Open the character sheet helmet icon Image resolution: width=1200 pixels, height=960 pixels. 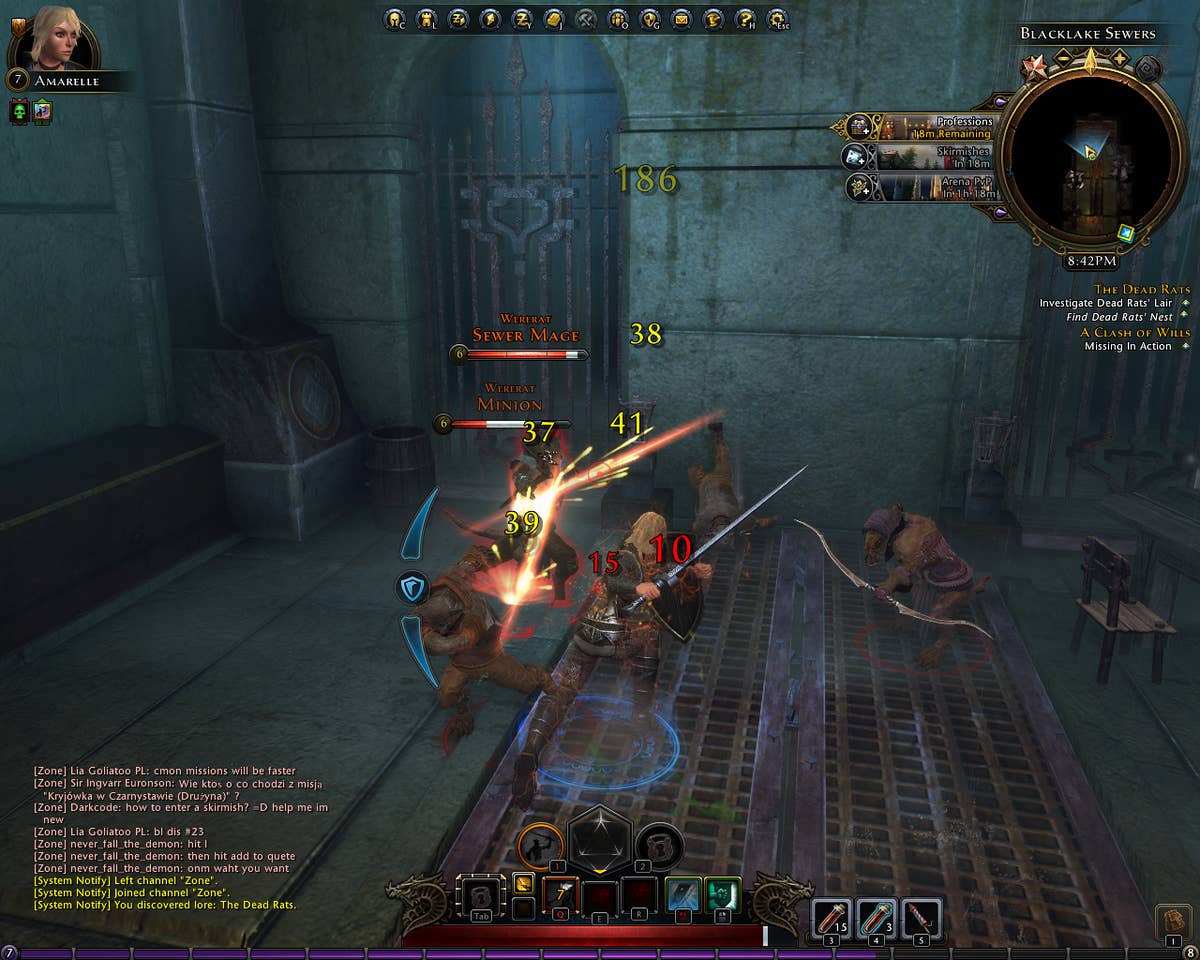click(x=393, y=18)
